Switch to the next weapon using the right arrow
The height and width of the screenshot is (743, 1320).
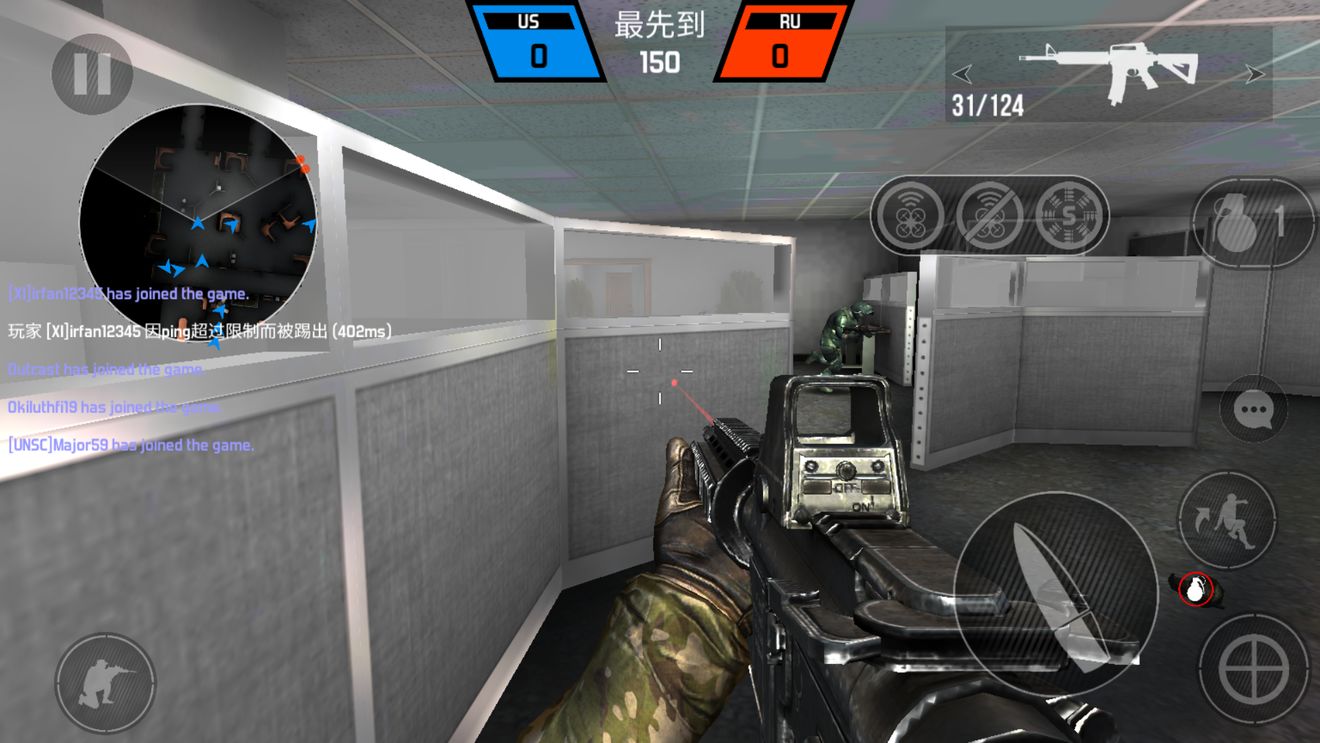1255,74
